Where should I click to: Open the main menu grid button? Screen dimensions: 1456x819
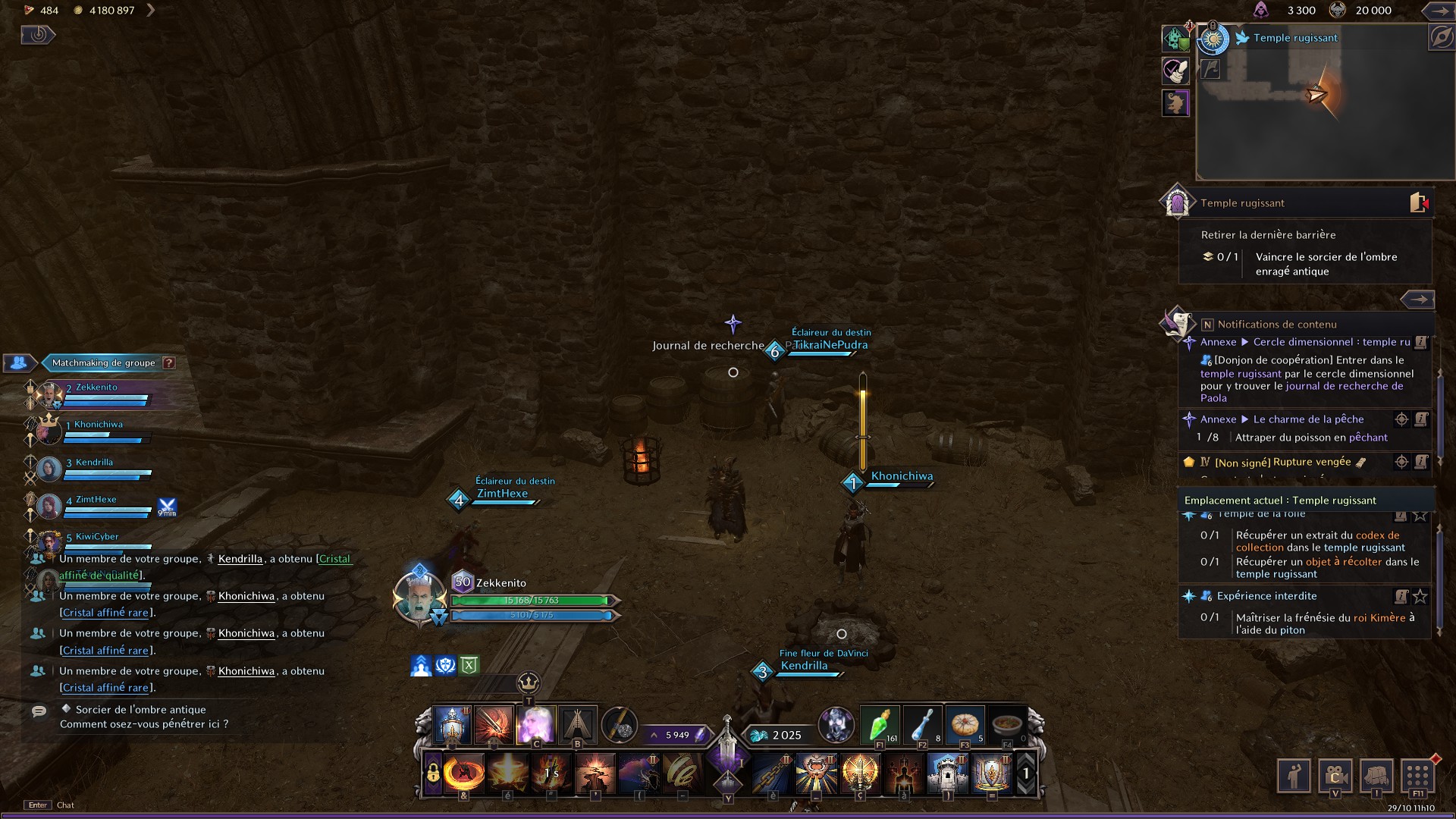point(1417,775)
